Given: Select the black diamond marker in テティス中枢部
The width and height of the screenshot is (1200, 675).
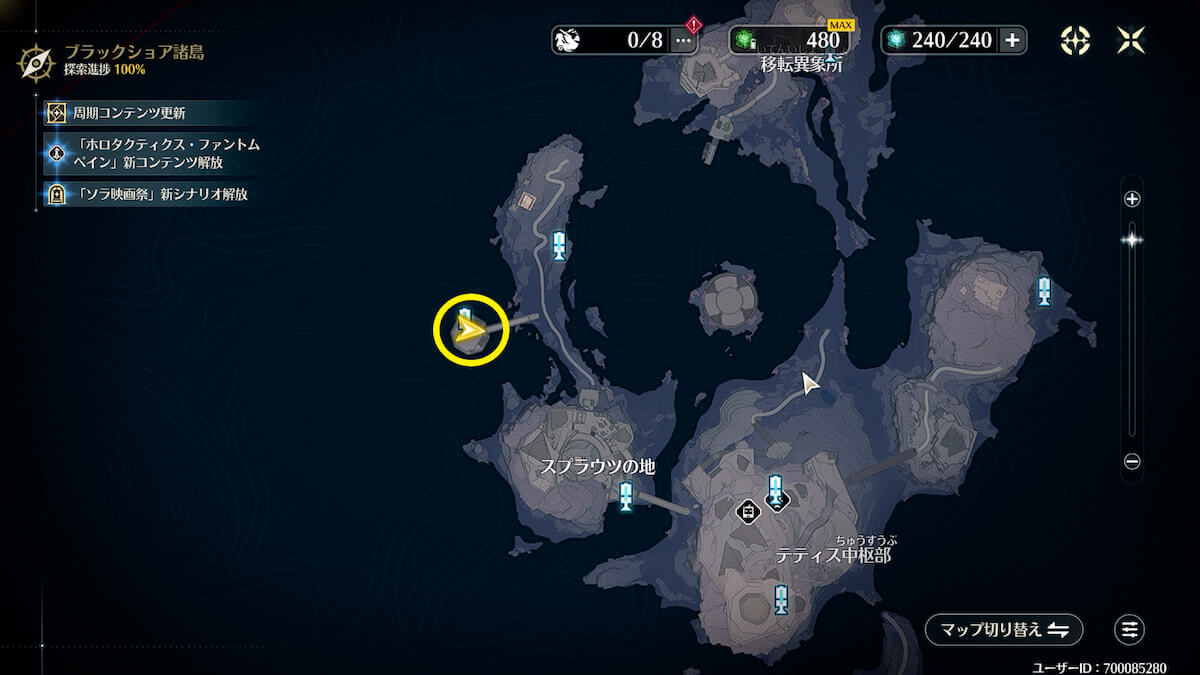Looking at the screenshot, I should pos(747,511).
